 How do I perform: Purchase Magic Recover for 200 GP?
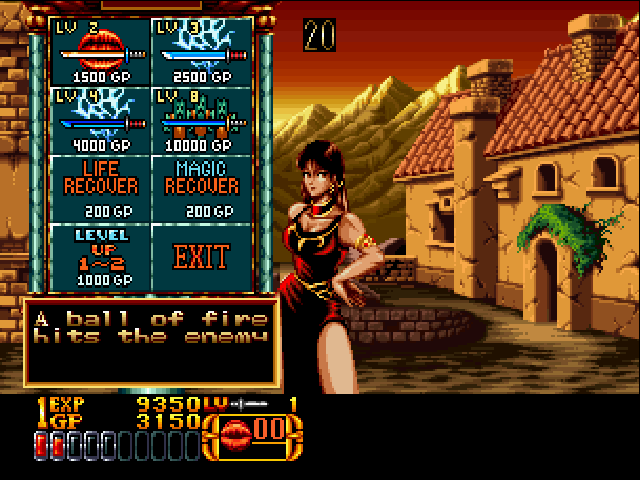coord(201,187)
